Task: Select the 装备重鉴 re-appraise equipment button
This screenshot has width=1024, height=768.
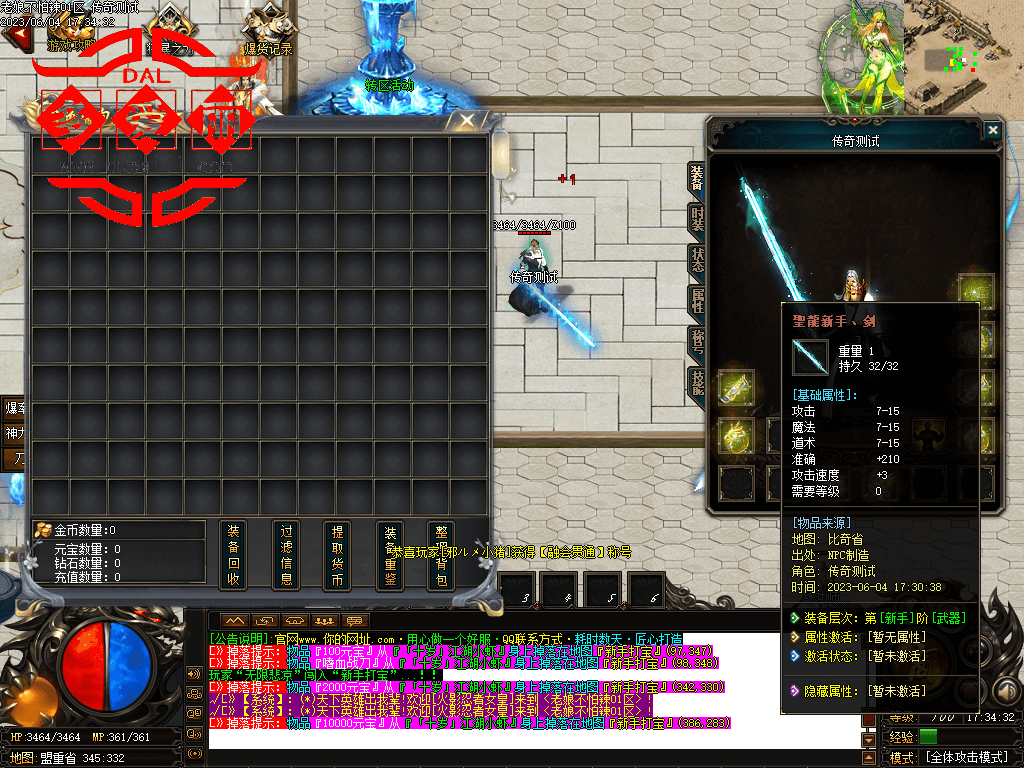Action: coord(390,553)
